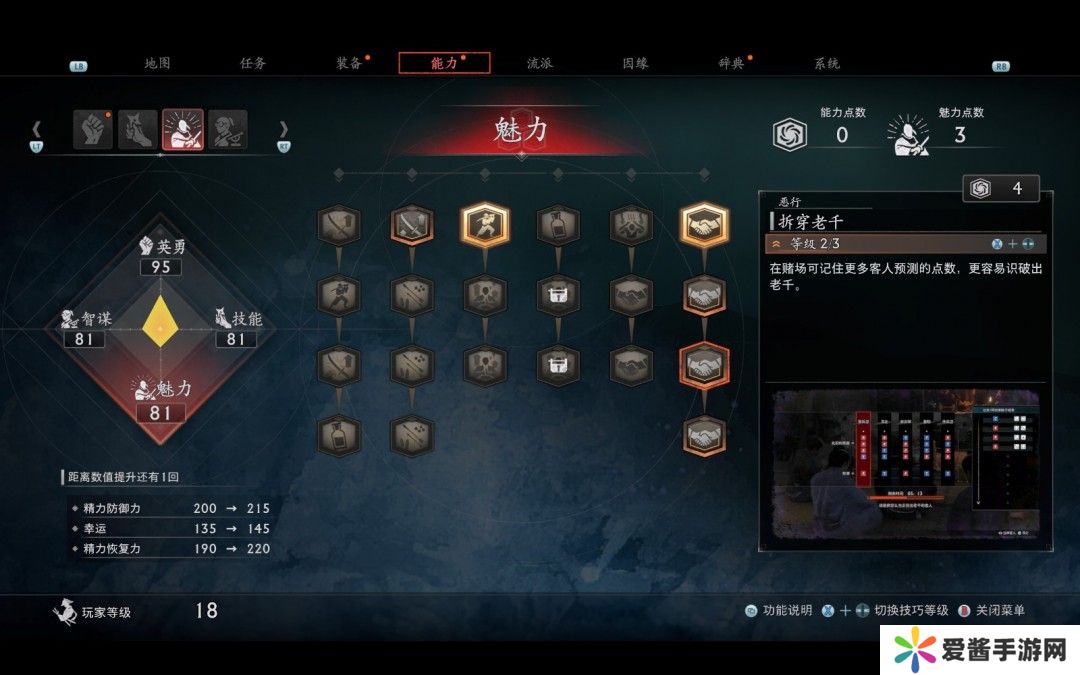Select the 英勇 valor attribute

click(x=160, y=257)
